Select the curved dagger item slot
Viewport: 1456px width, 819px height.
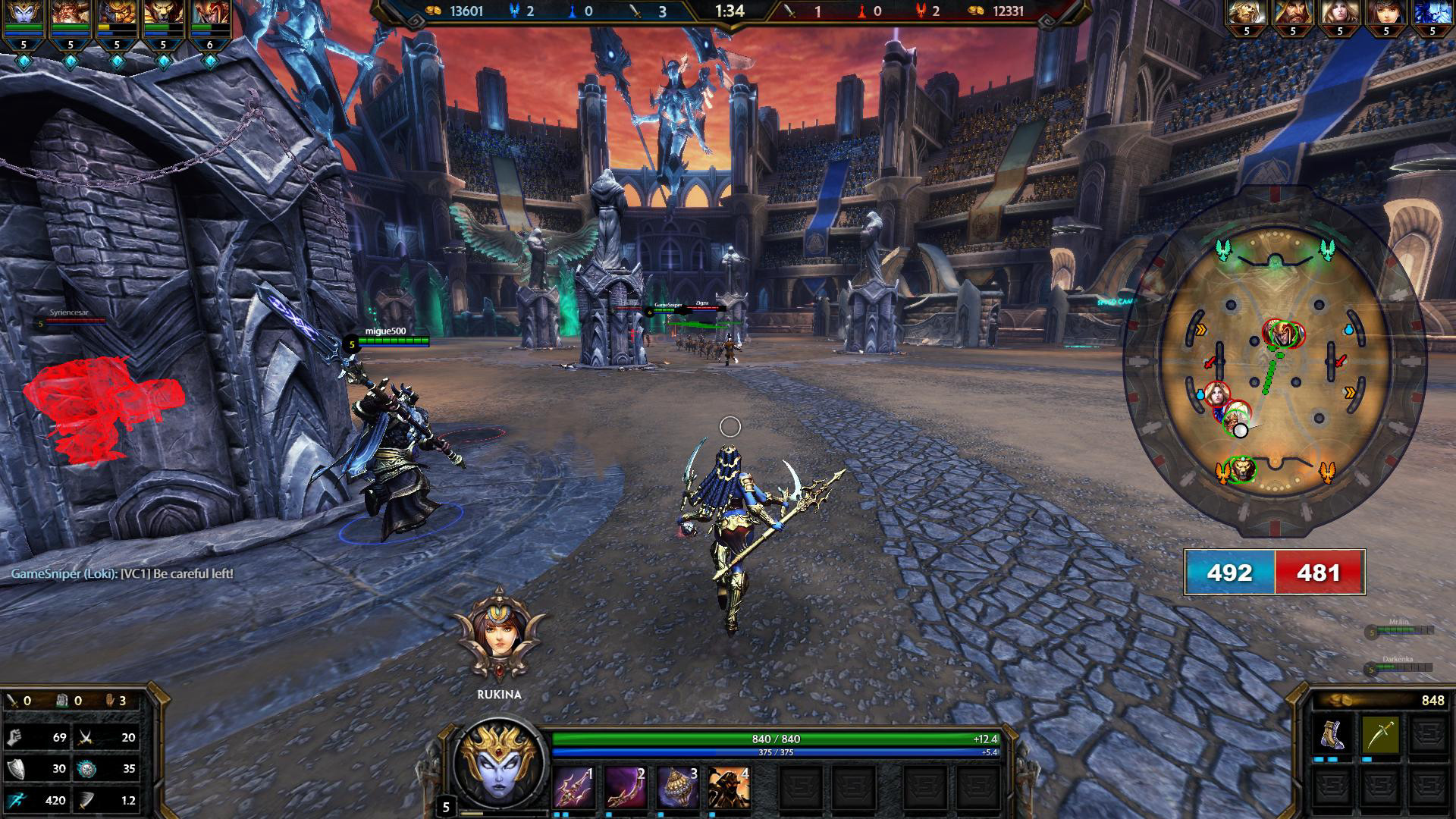tap(1380, 735)
